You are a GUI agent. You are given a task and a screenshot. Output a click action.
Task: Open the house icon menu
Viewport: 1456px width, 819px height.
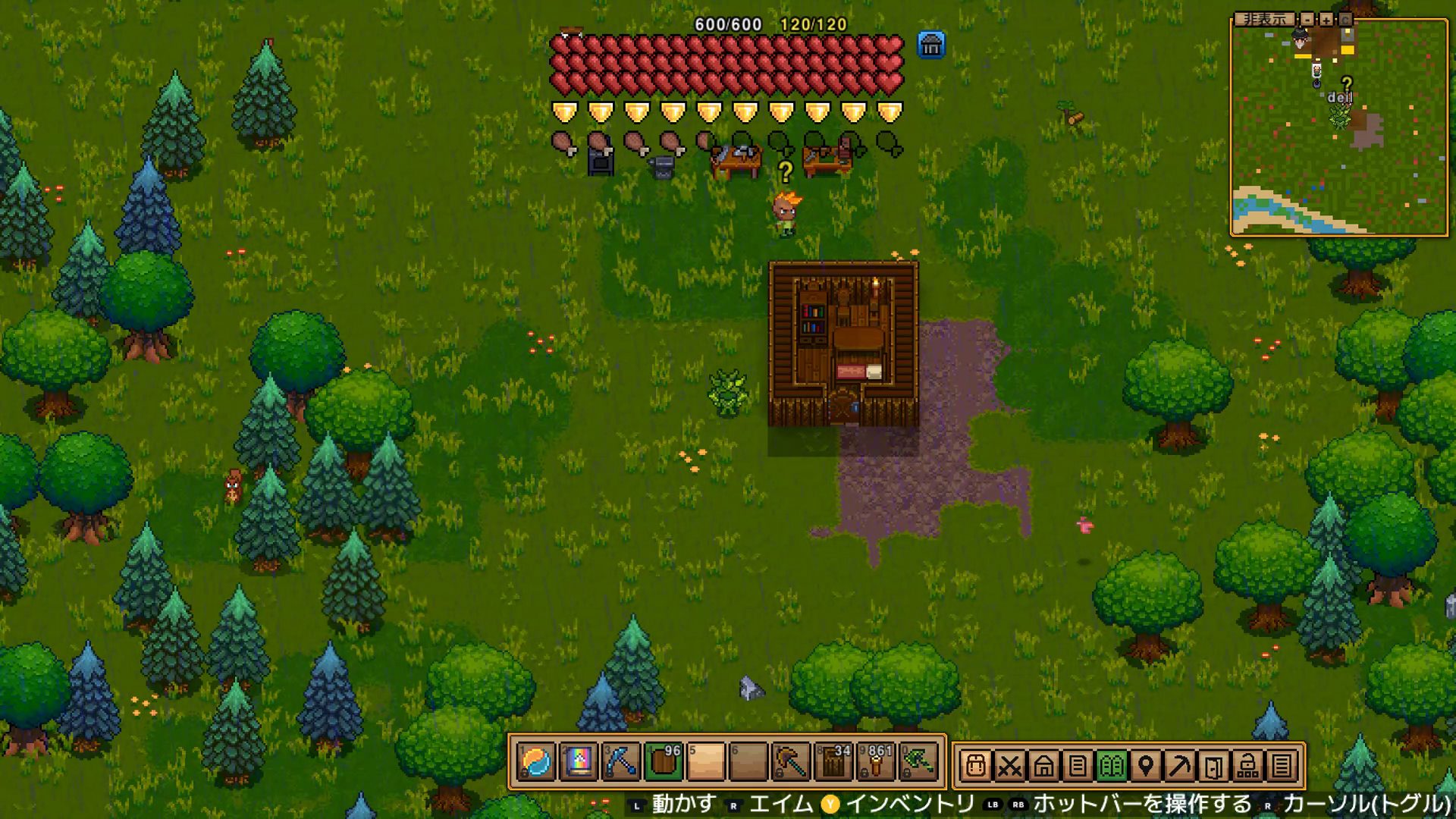[x=1043, y=766]
